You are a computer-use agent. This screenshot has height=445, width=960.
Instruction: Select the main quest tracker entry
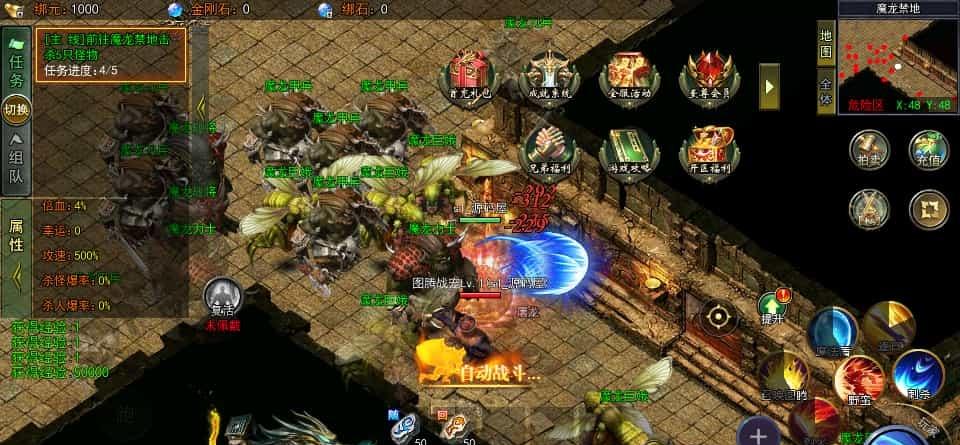click(x=112, y=54)
